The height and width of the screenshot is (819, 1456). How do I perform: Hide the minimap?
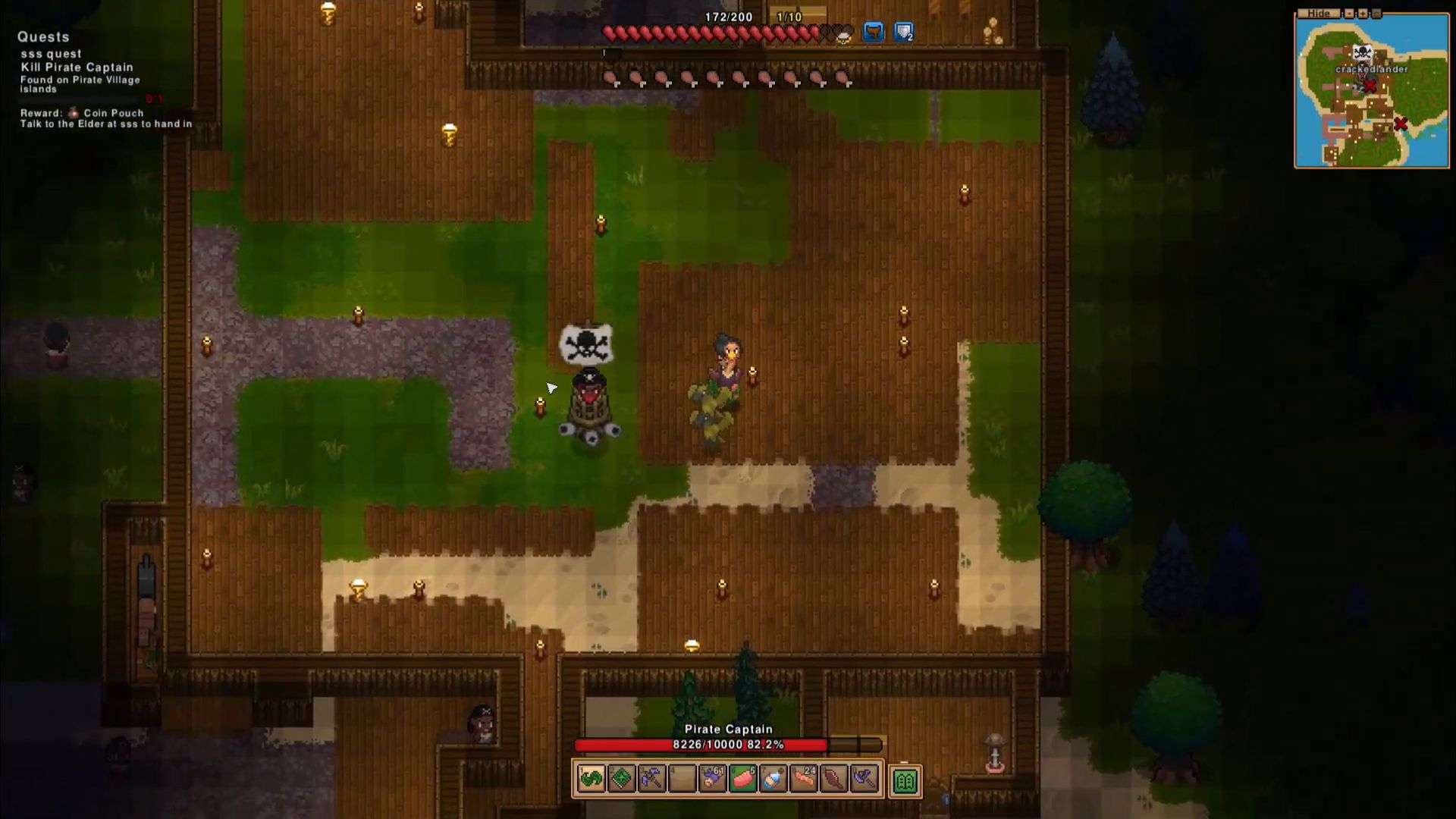click(1319, 14)
